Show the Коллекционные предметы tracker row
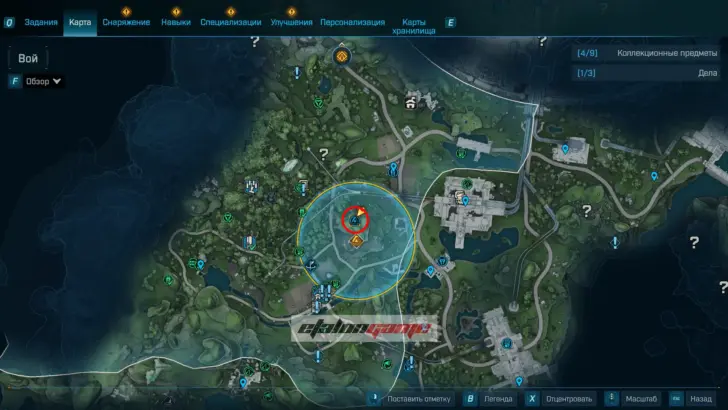 click(x=646, y=53)
